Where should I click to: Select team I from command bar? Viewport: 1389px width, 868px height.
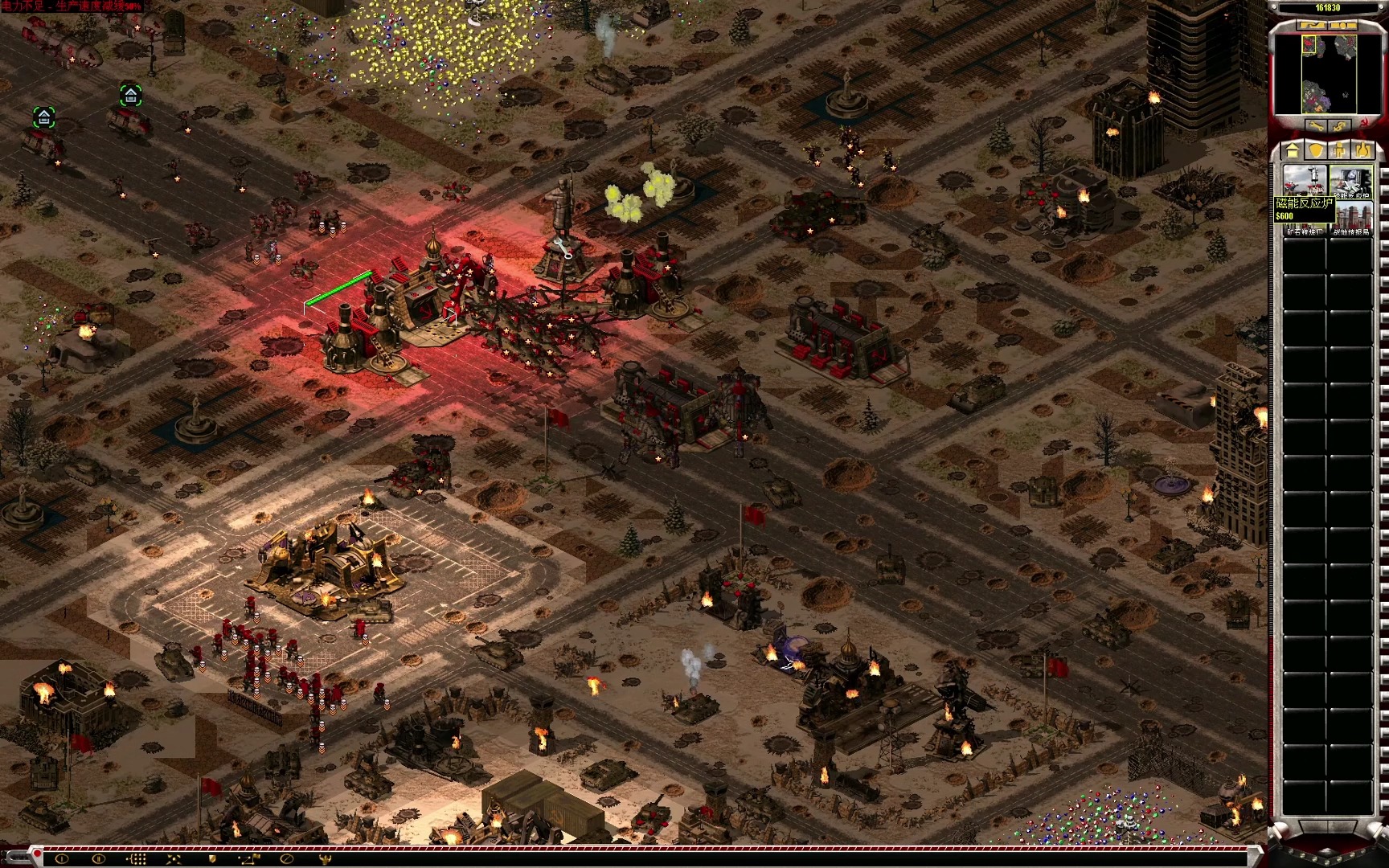62,858
